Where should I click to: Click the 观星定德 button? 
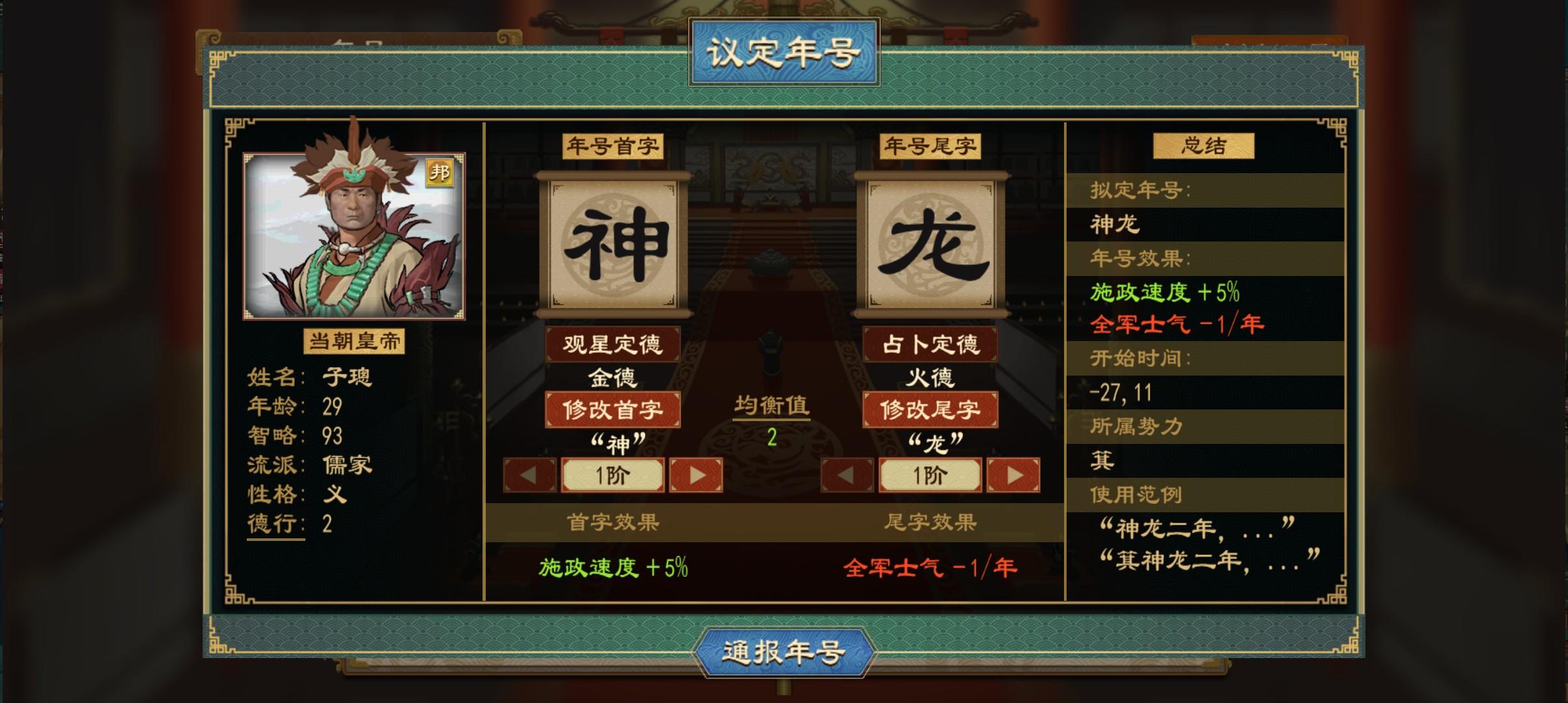[x=613, y=344]
